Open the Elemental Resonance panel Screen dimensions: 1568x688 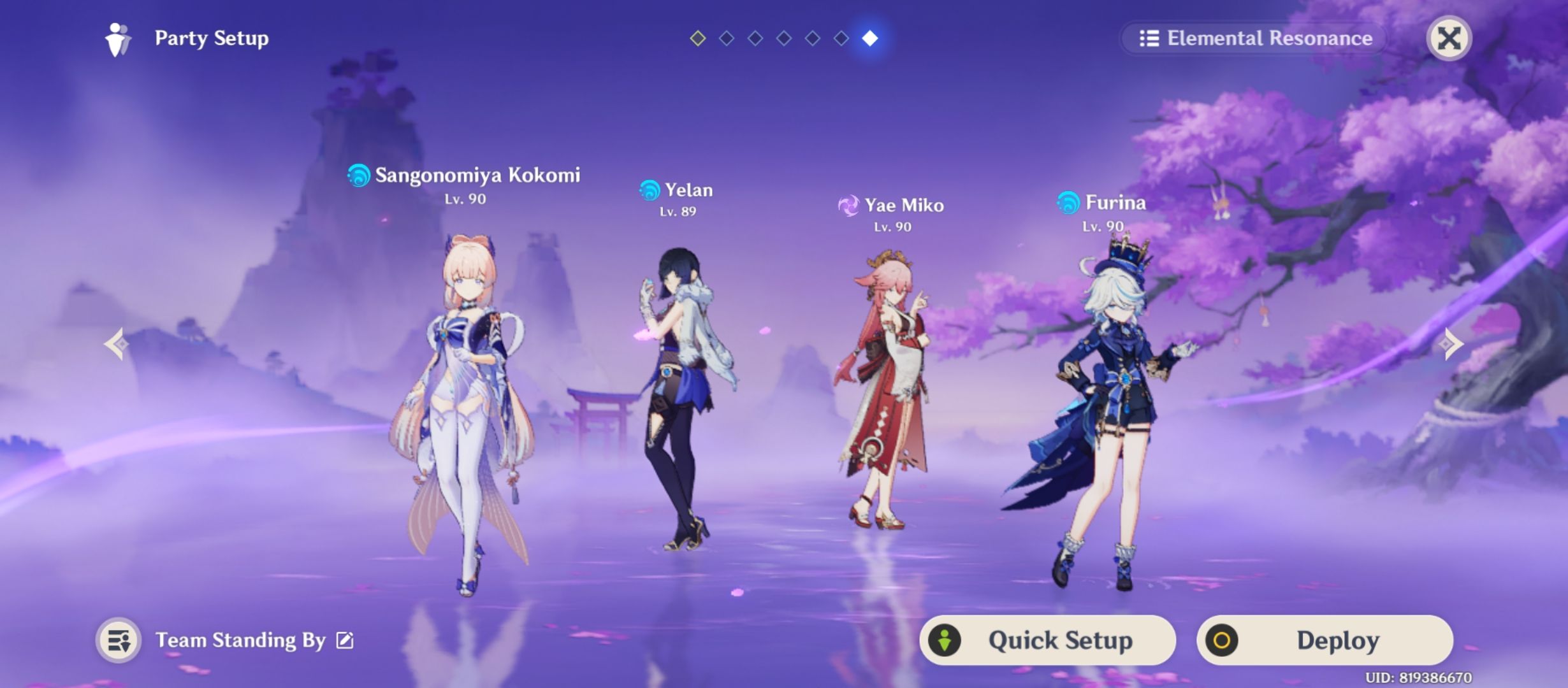point(1252,38)
